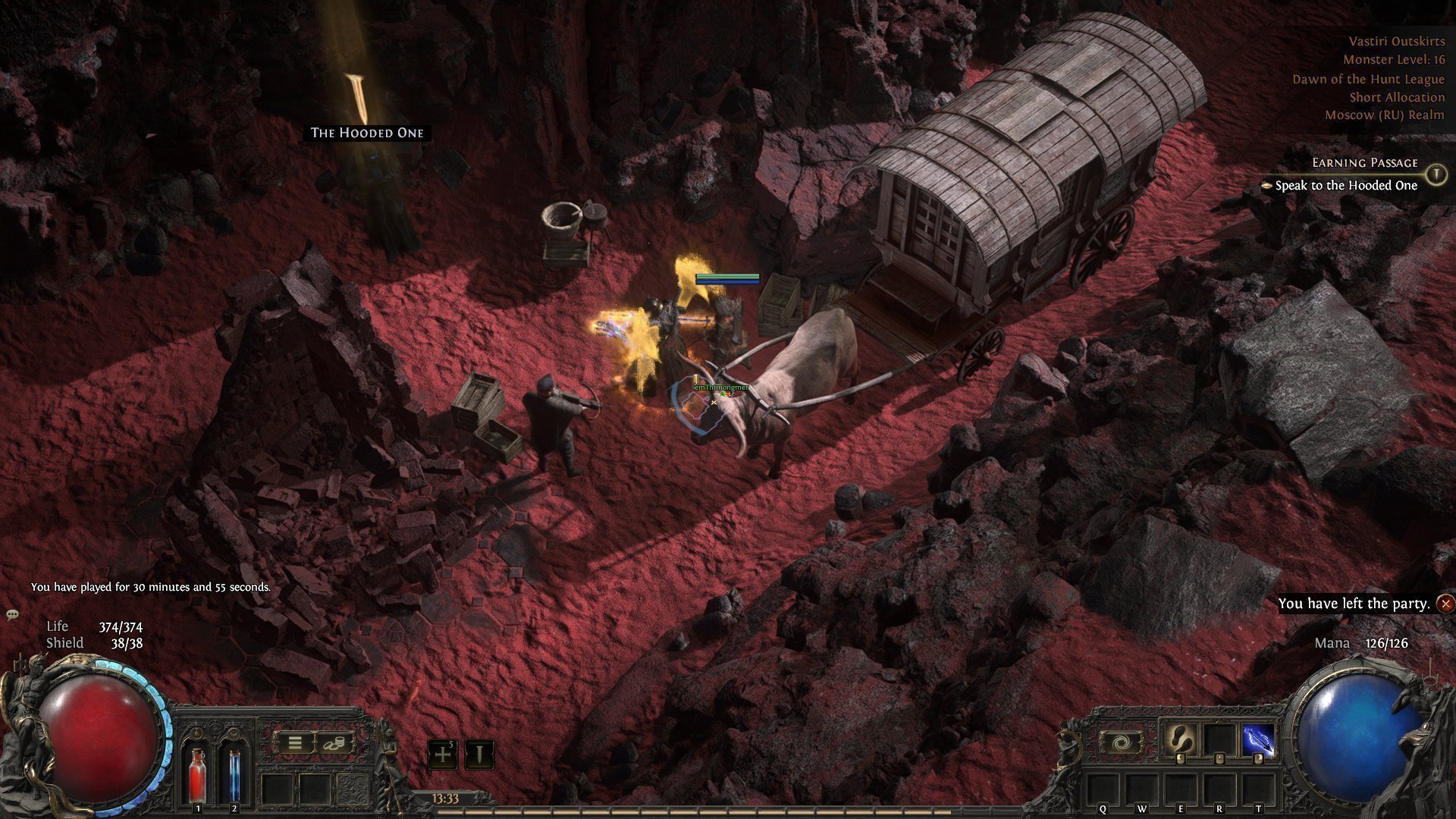The image size is (1456, 819).
Task: Open the coin stack shop button
Action: 332,743
